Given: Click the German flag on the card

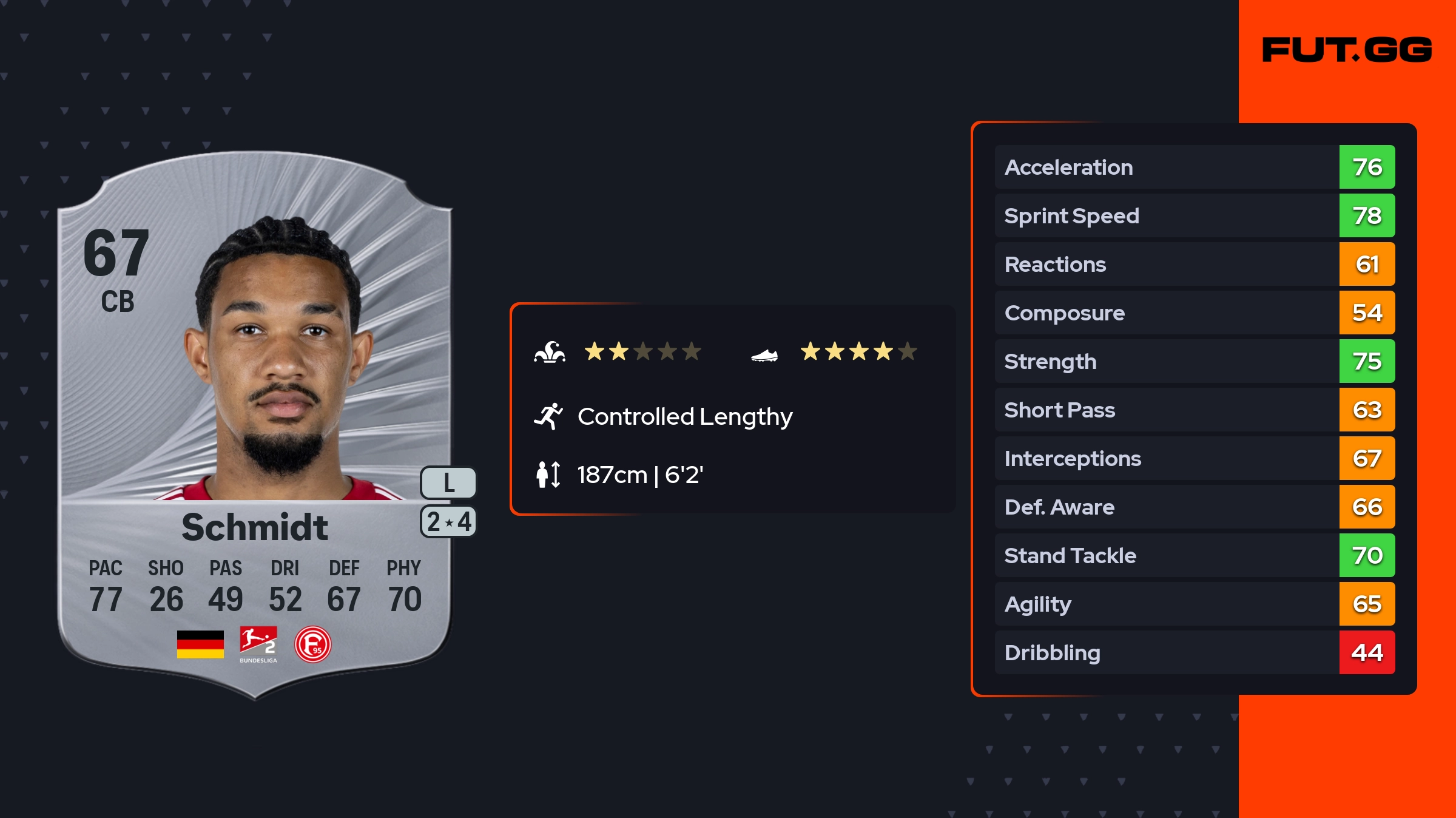Looking at the screenshot, I should tap(200, 644).
